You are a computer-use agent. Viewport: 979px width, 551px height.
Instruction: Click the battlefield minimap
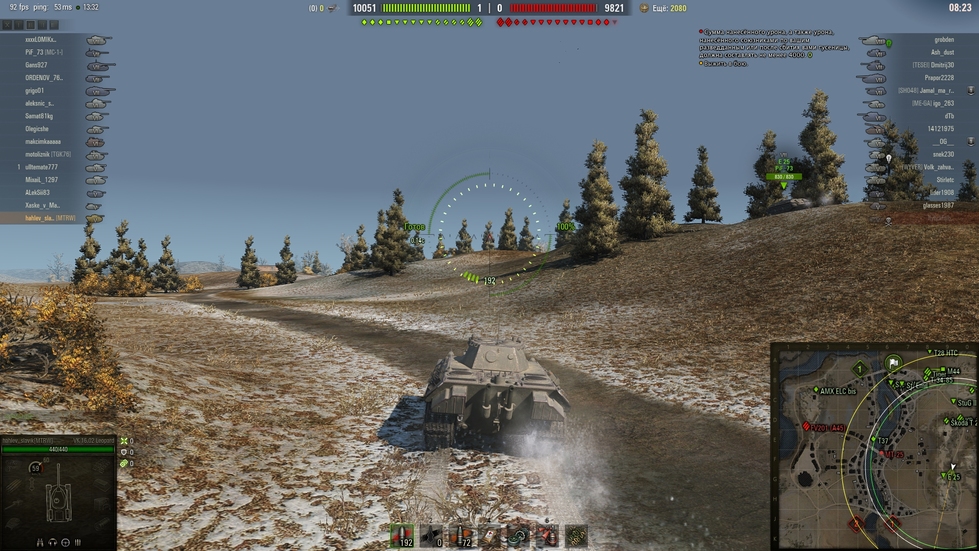(x=874, y=445)
